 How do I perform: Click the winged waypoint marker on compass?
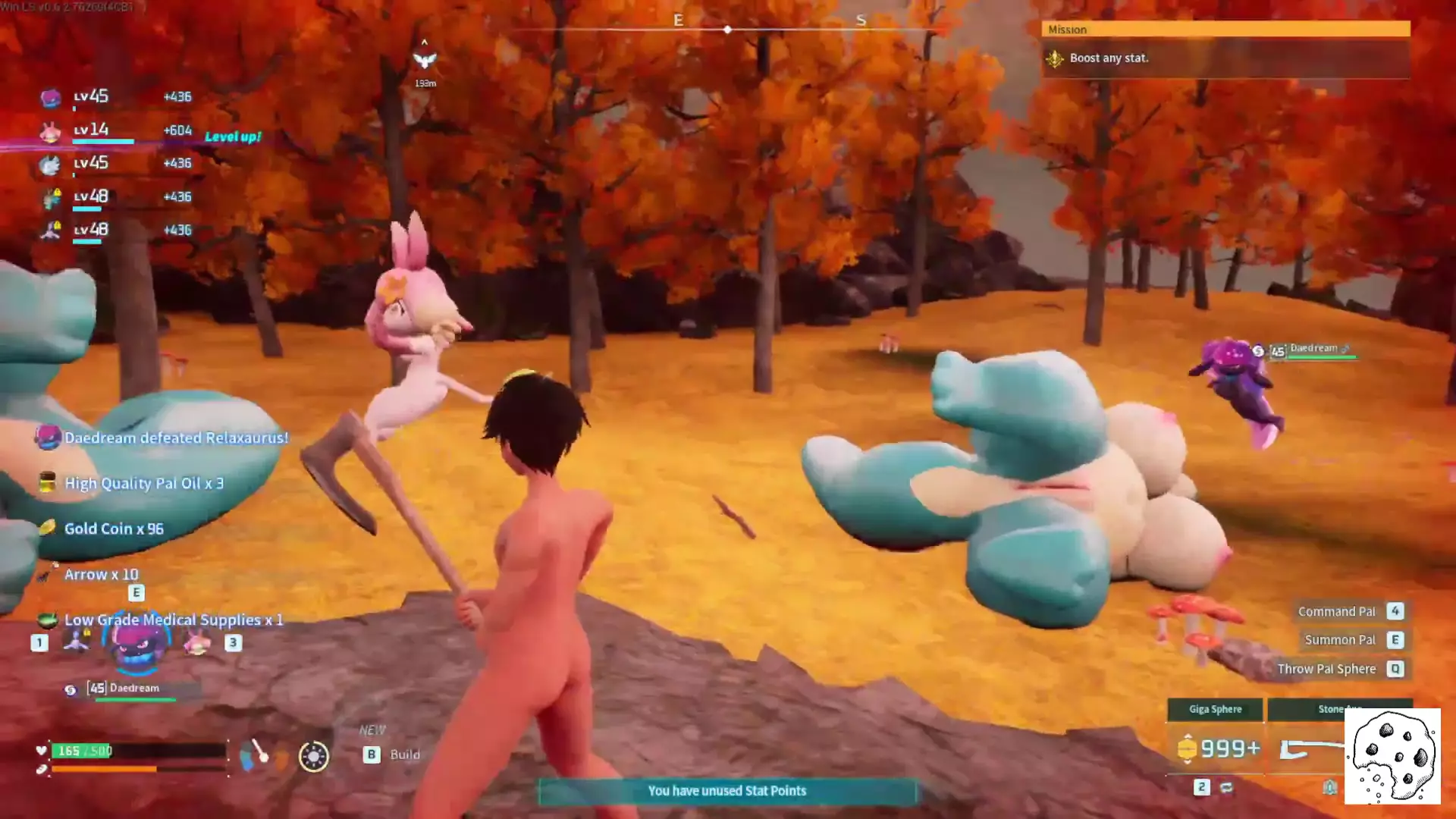point(425,60)
